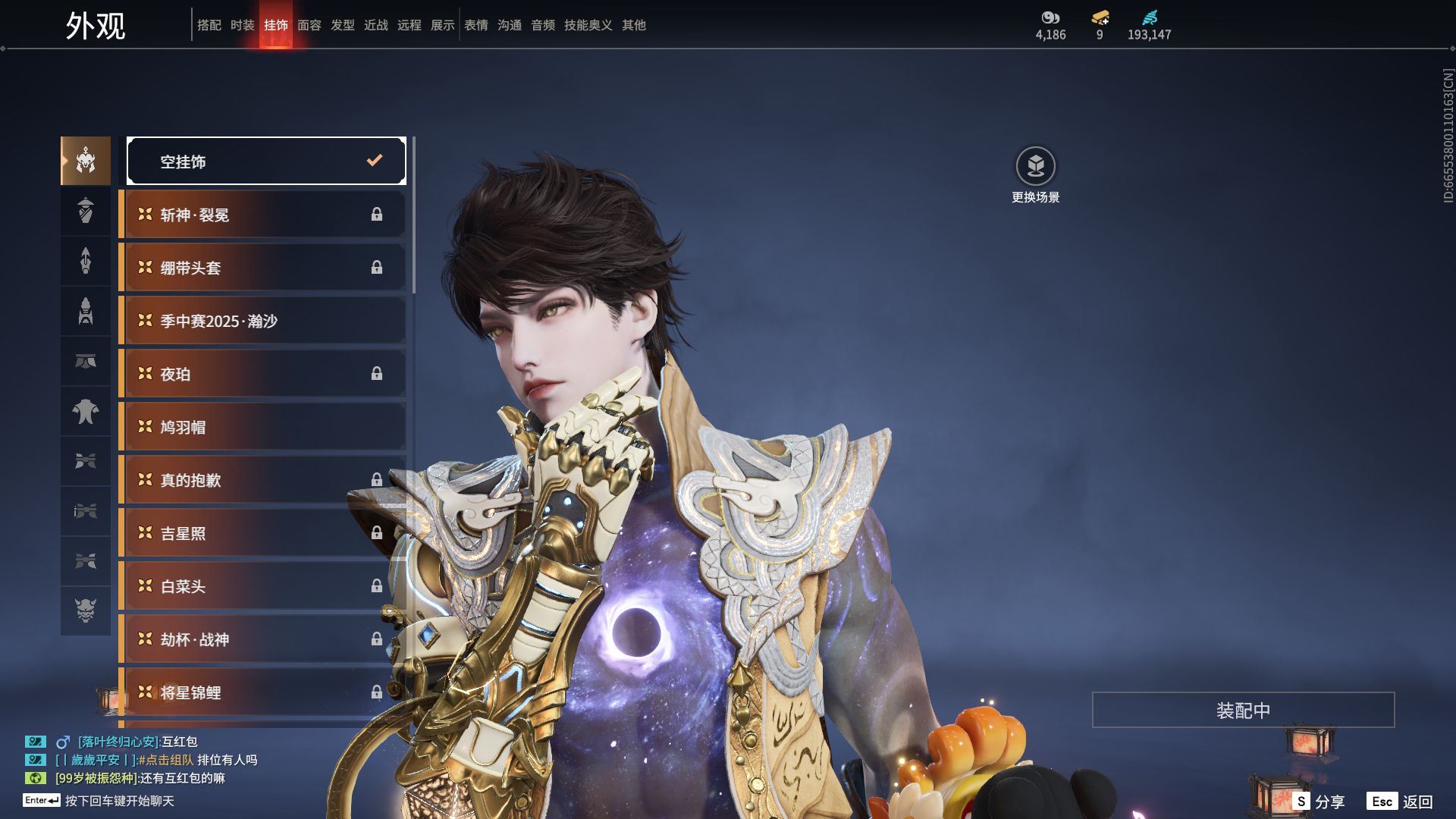This screenshot has height=819, width=1456.
Task: Switch to the 技能奥义 tab
Action: pyautogui.click(x=588, y=25)
